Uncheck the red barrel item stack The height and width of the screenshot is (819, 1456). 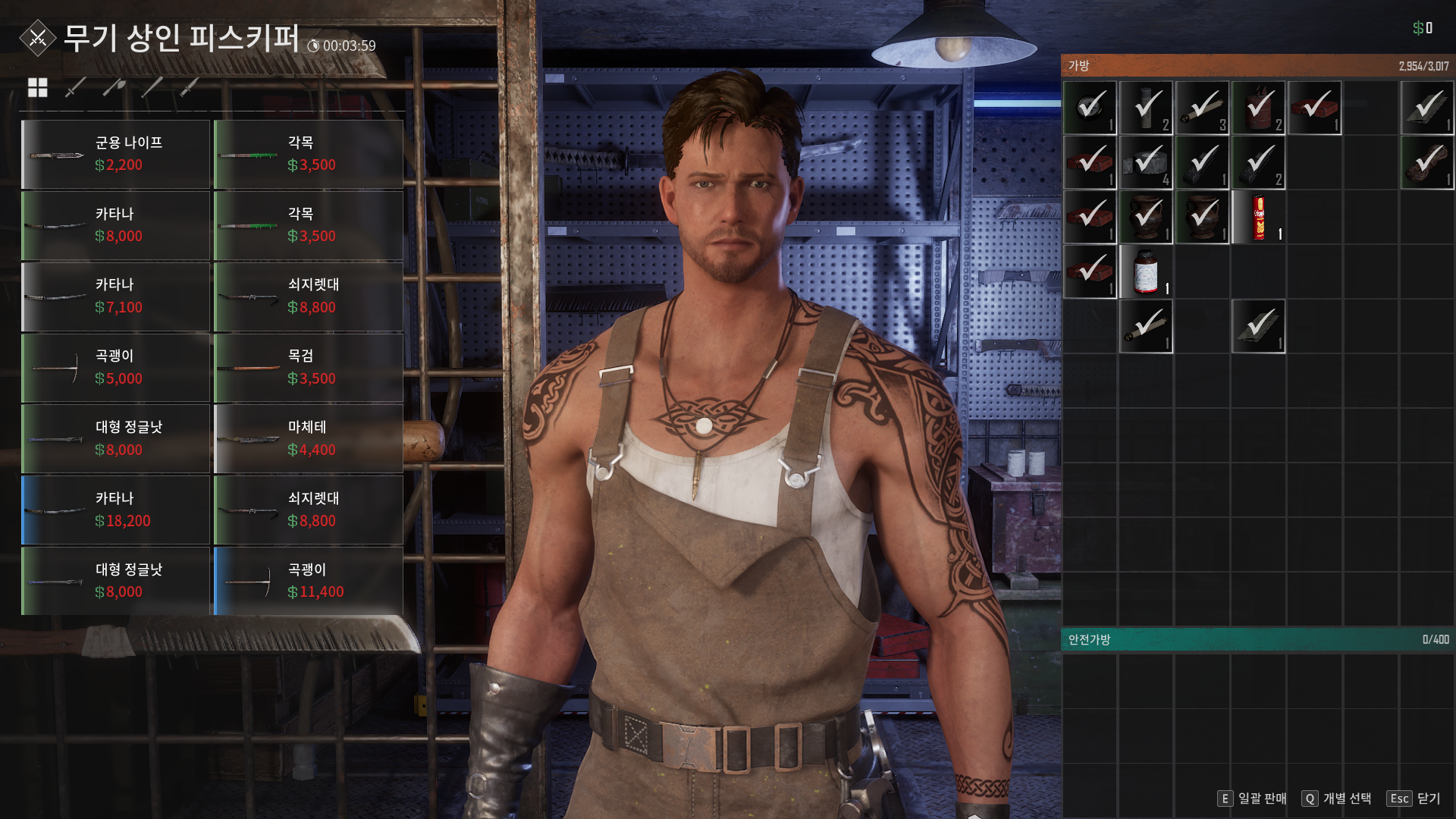tap(1258, 108)
